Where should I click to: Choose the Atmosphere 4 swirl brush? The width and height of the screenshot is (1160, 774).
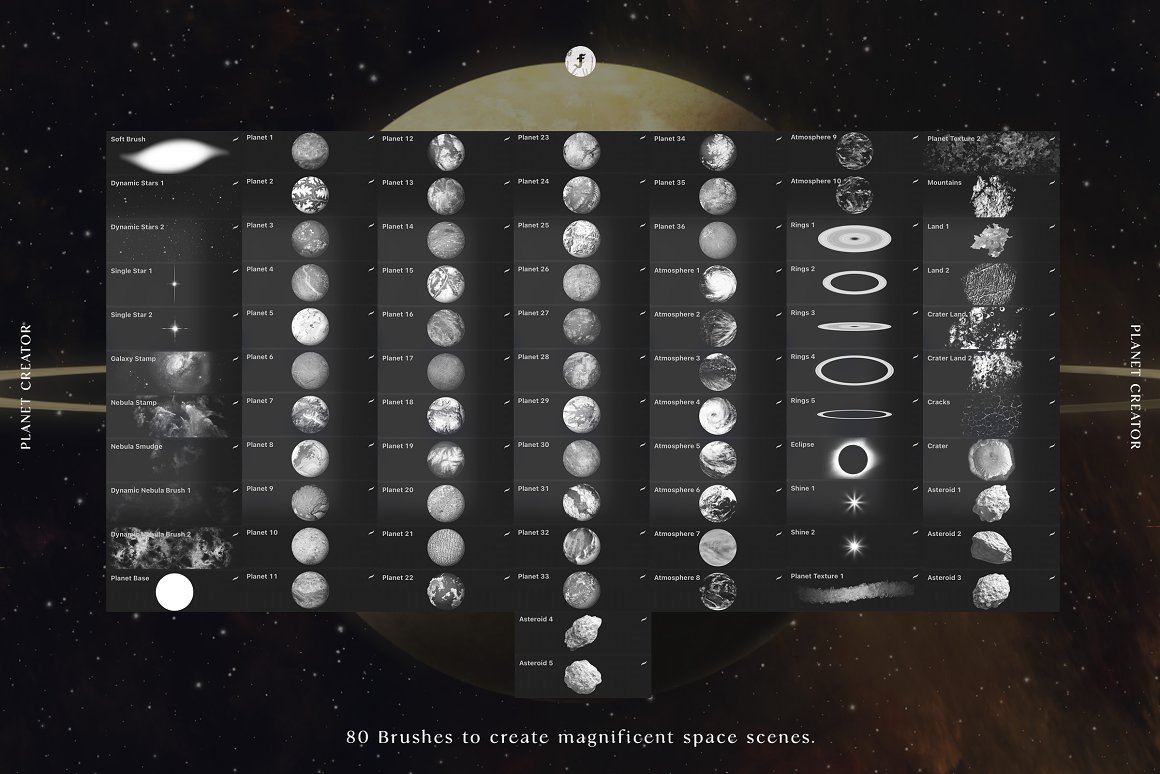click(x=717, y=415)
